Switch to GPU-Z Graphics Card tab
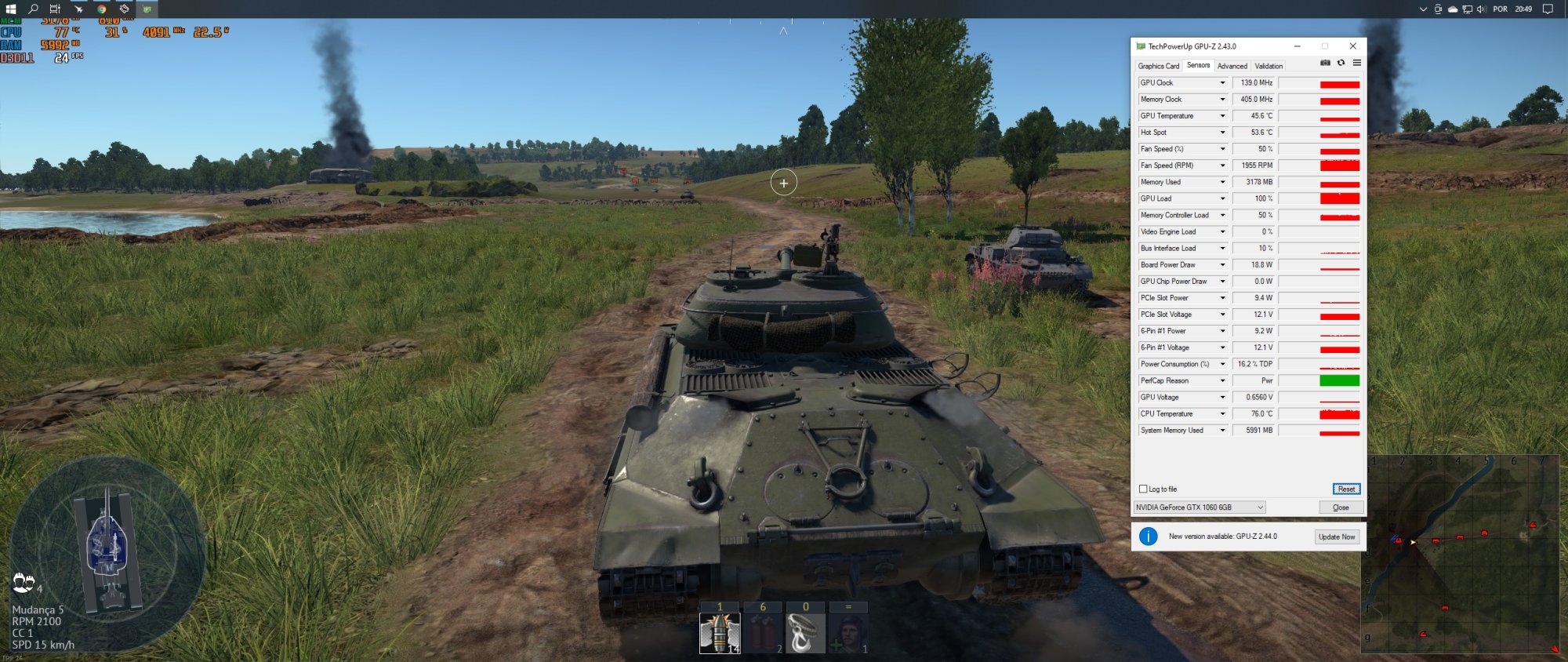1568x662 pixels. [1158, 66]
